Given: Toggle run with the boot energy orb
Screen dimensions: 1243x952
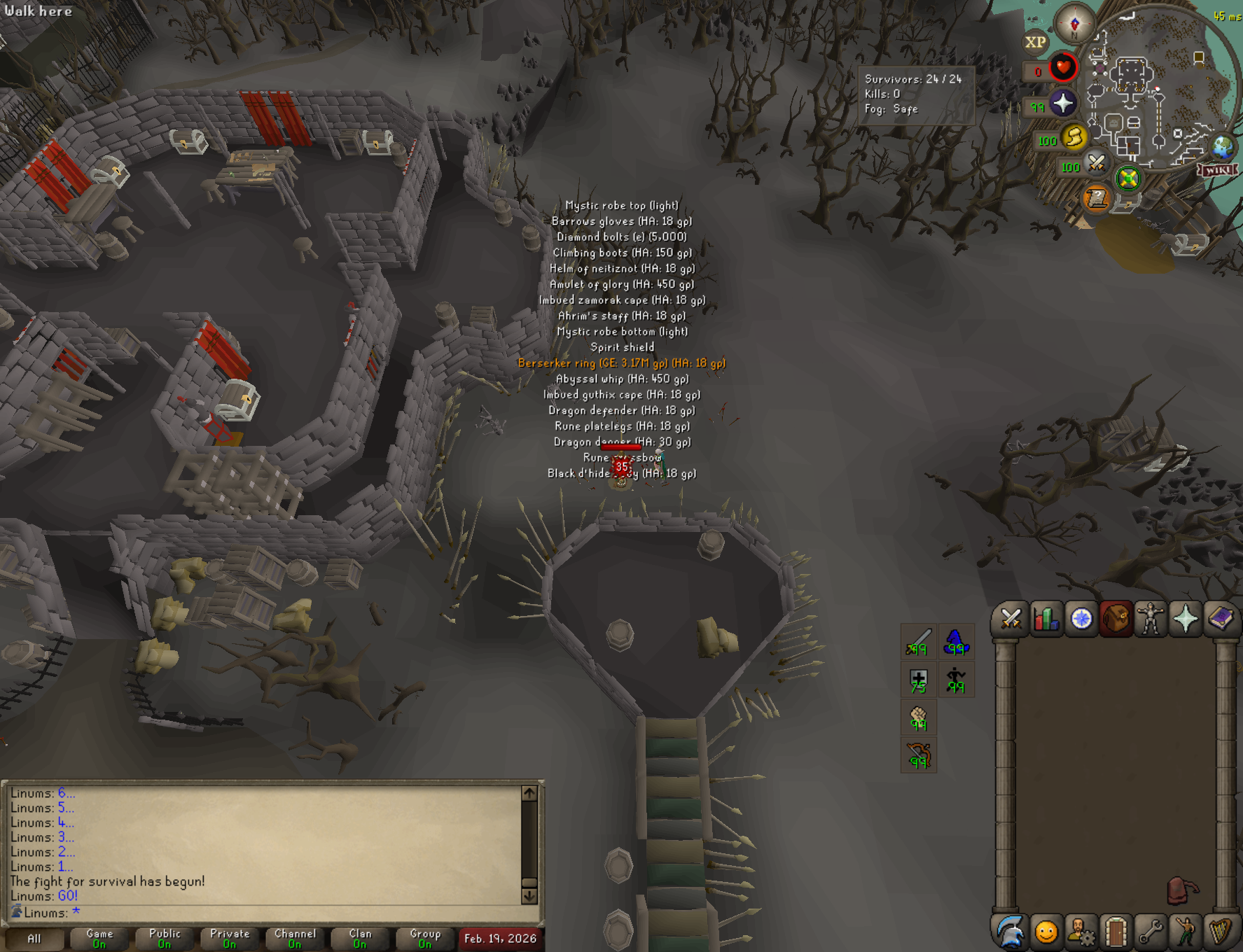Looking at the screenshot, I should pyautogui.click(x=1074, y=137).
